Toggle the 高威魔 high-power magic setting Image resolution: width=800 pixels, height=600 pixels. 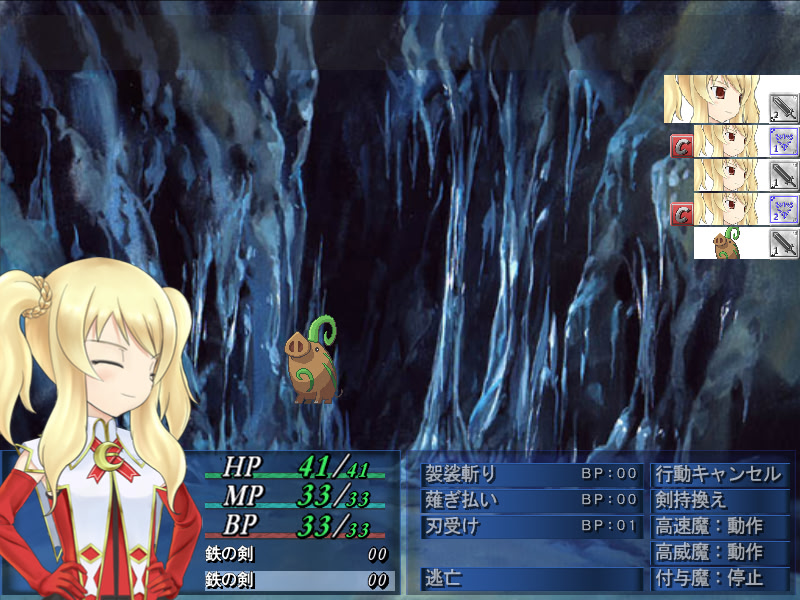coord(720,552)
